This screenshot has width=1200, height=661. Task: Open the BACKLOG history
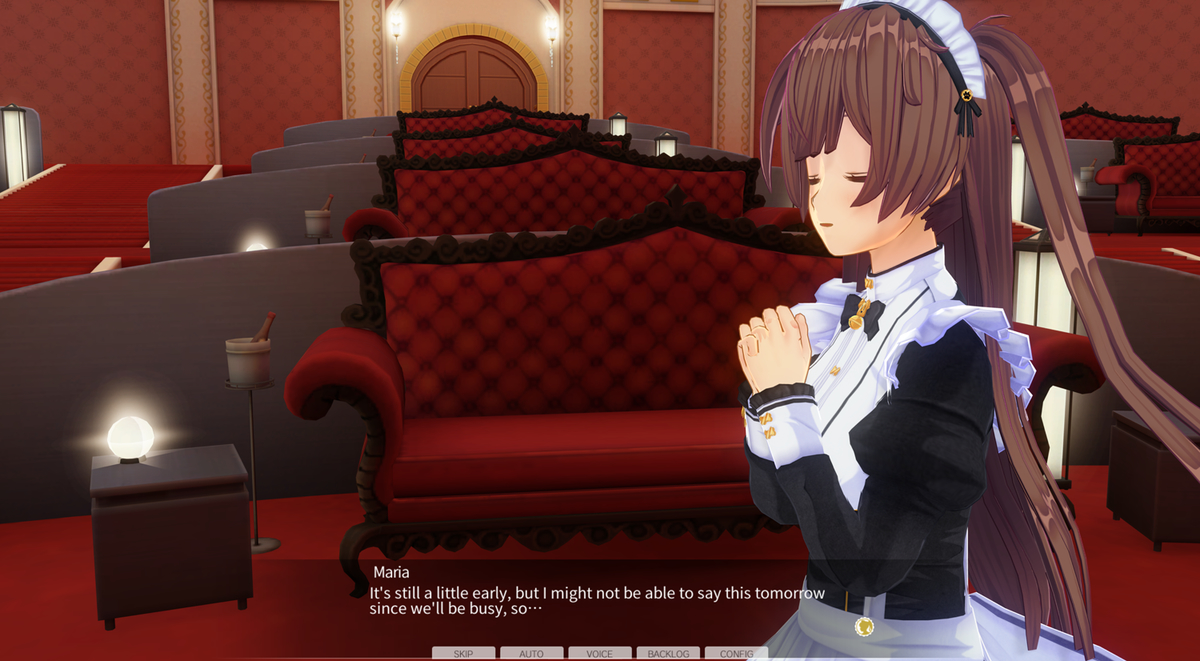pos(668,653)
